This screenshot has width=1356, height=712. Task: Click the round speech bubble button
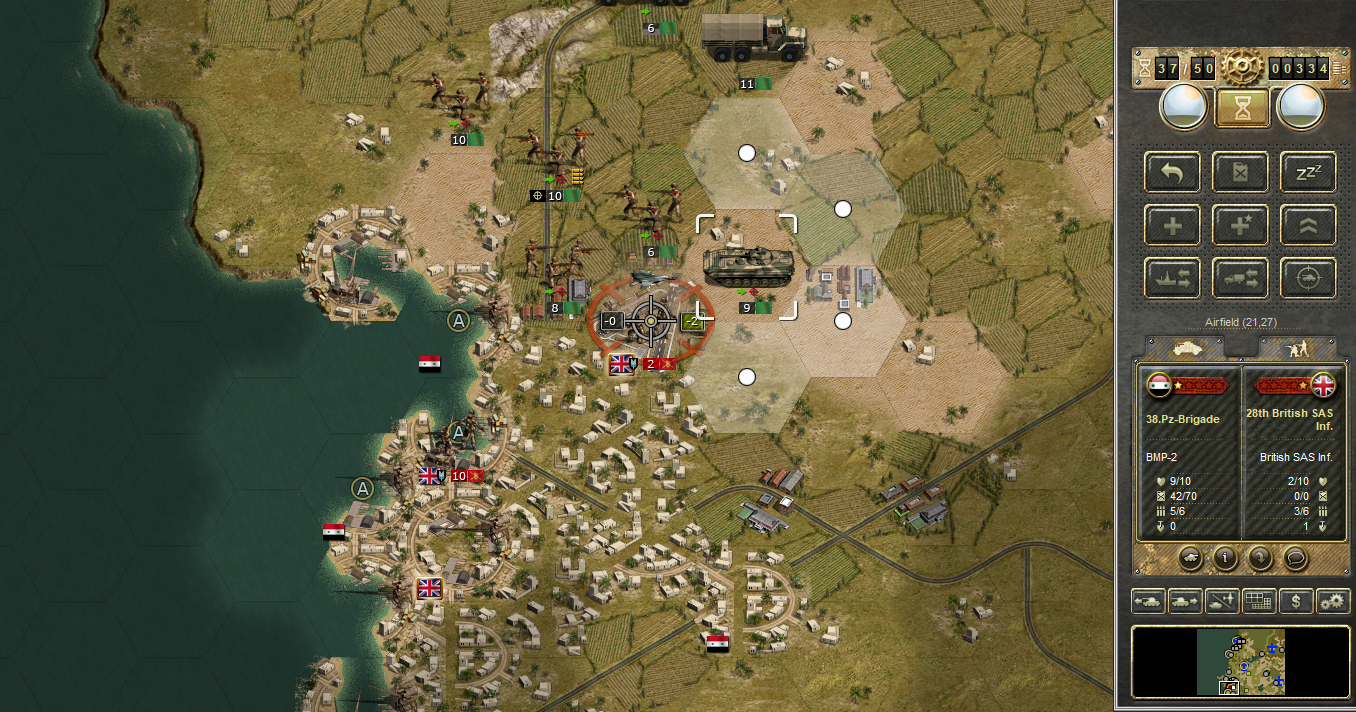[x=1296, y=558]
